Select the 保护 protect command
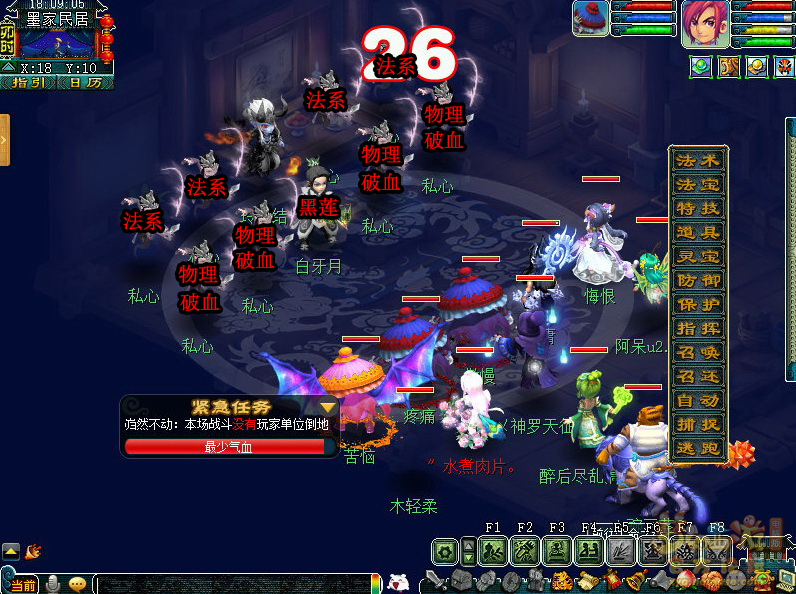 click(698, 304)
